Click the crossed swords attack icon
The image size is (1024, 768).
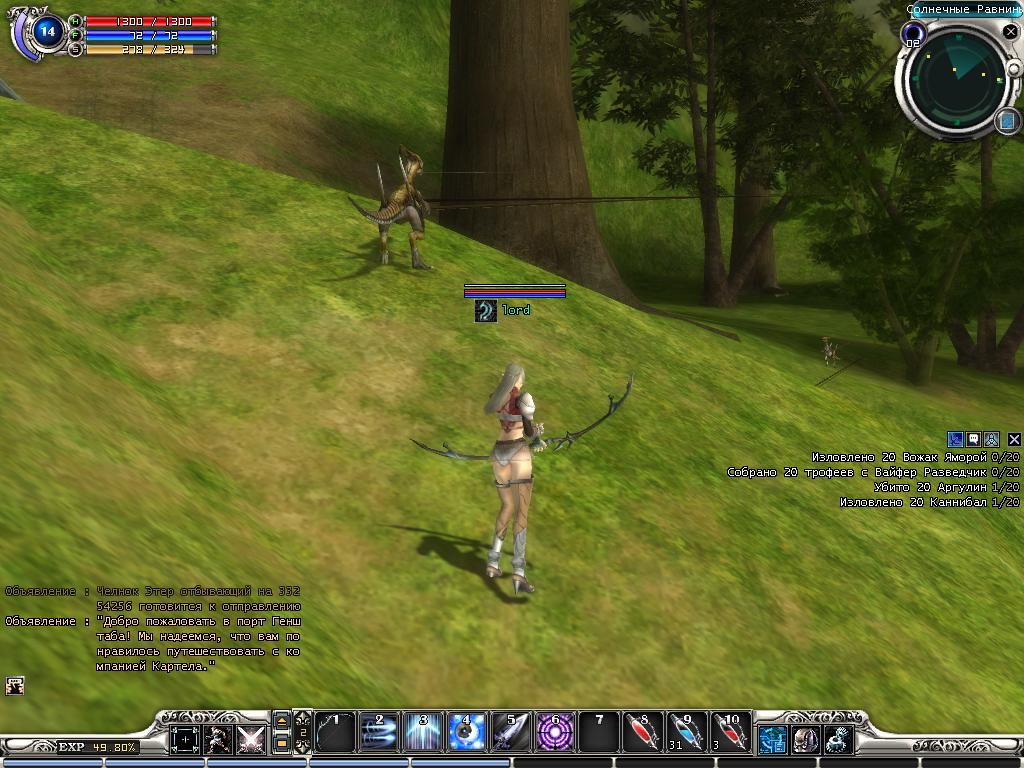coord(250,740)
